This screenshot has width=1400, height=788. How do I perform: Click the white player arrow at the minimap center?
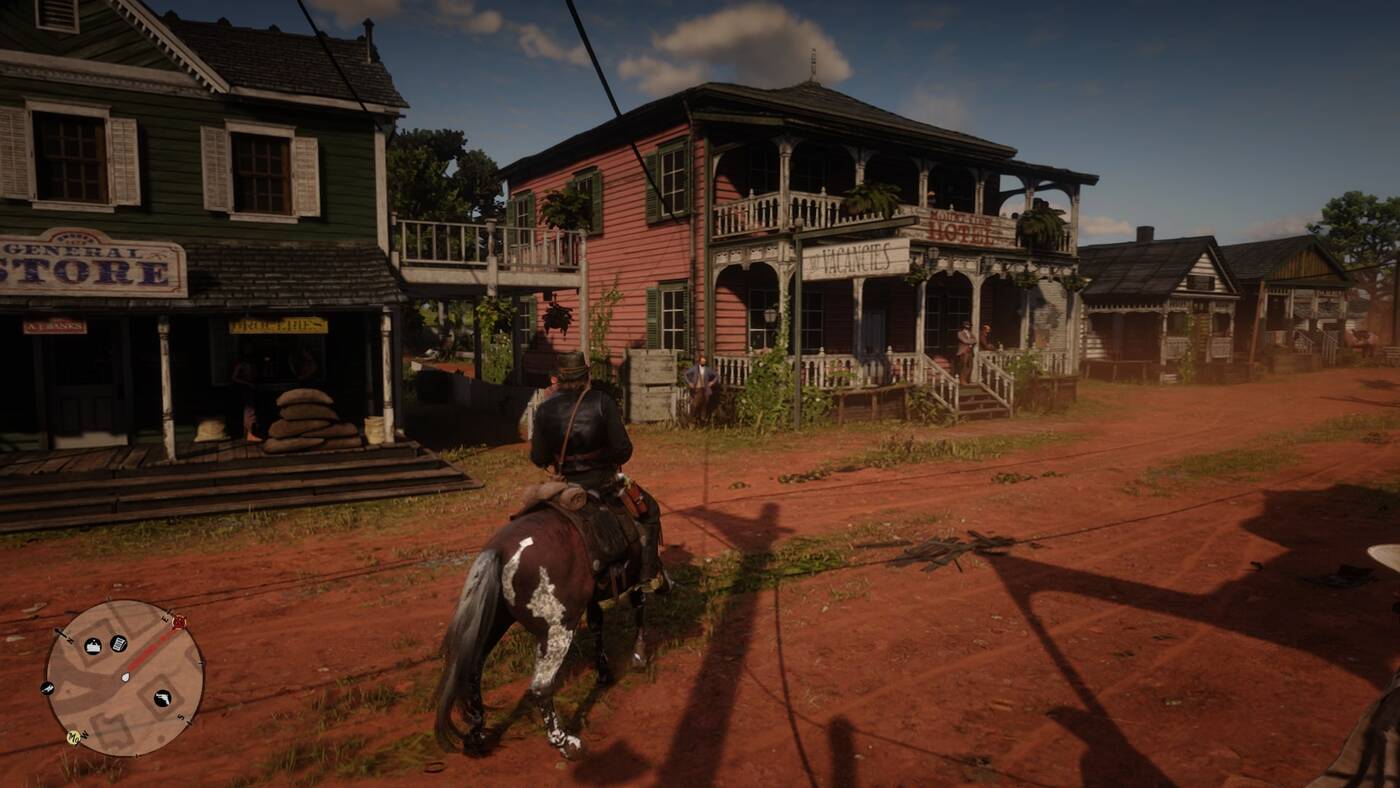click(x=126, y=677)
